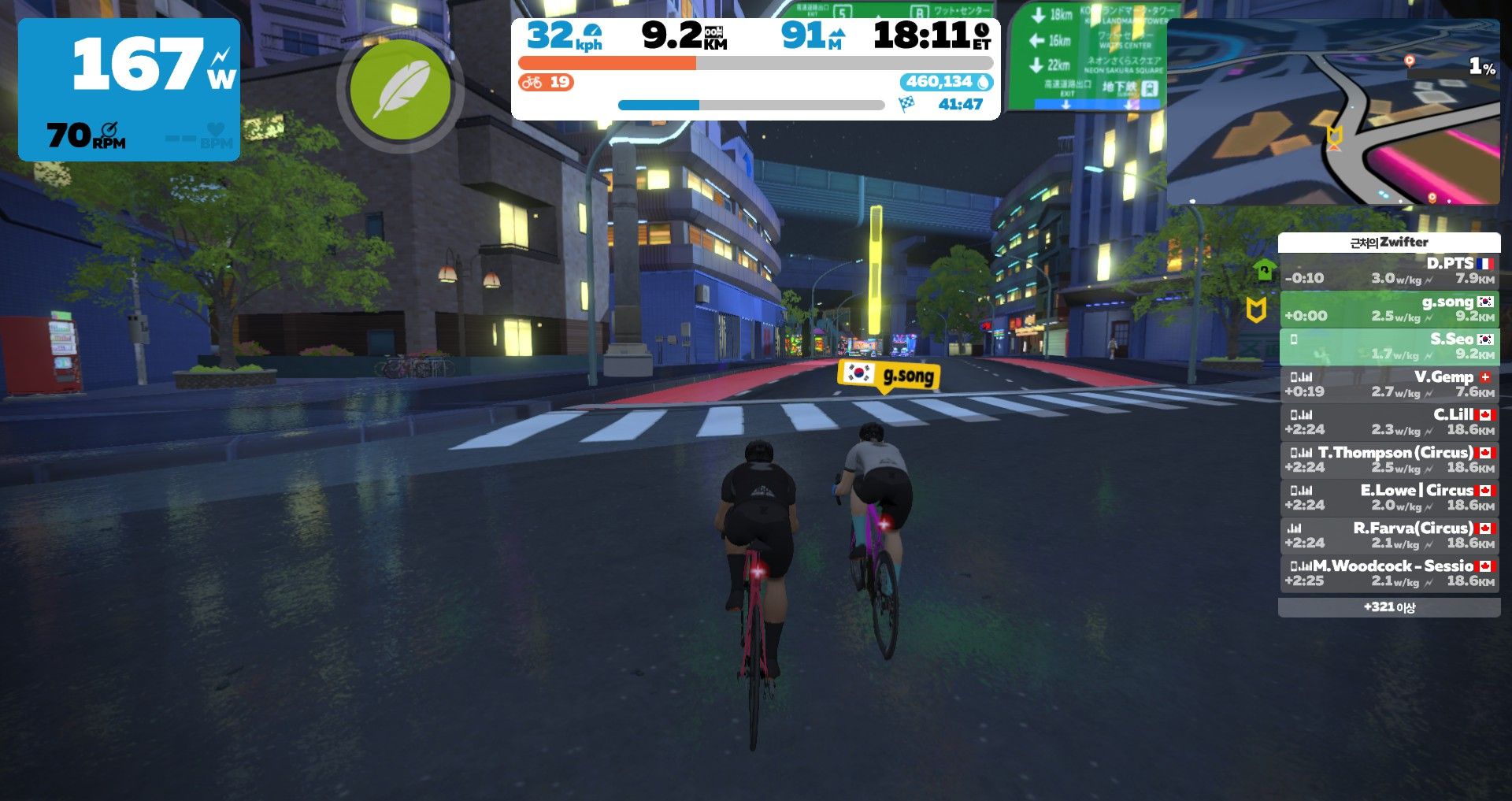The height and width of the screenshot is (801, 1512).
Task: View rider T.Thompson (Circus)
Action: (x=1389, y=459)
